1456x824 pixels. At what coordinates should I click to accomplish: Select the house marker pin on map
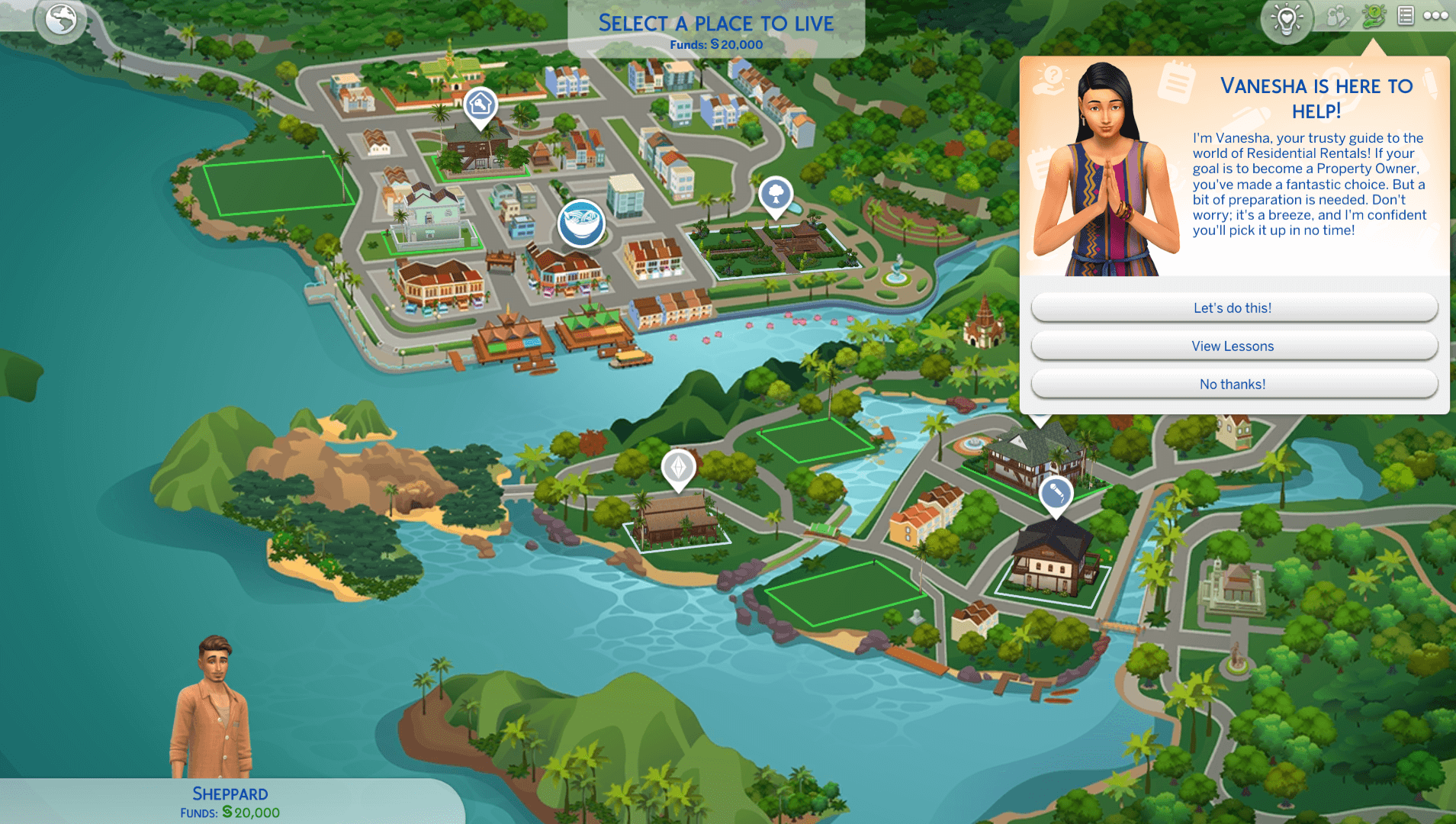coord(480,105)
